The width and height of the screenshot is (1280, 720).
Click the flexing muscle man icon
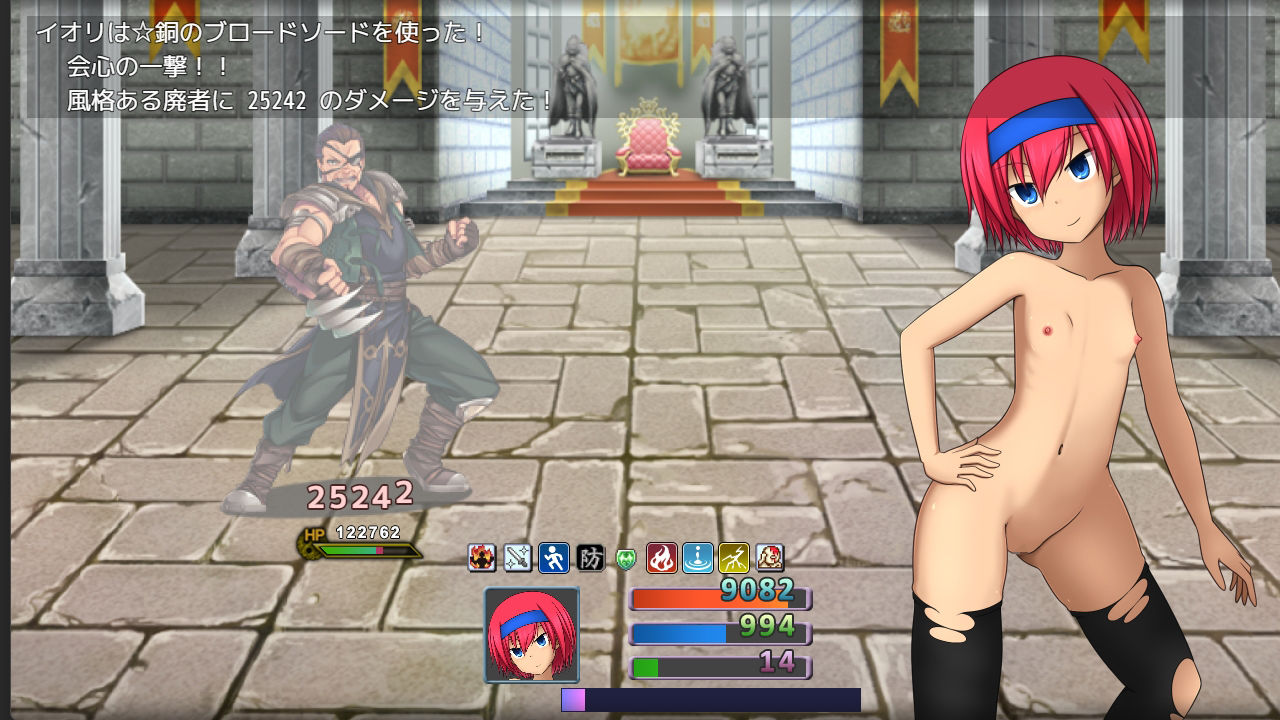coord(769,558)
